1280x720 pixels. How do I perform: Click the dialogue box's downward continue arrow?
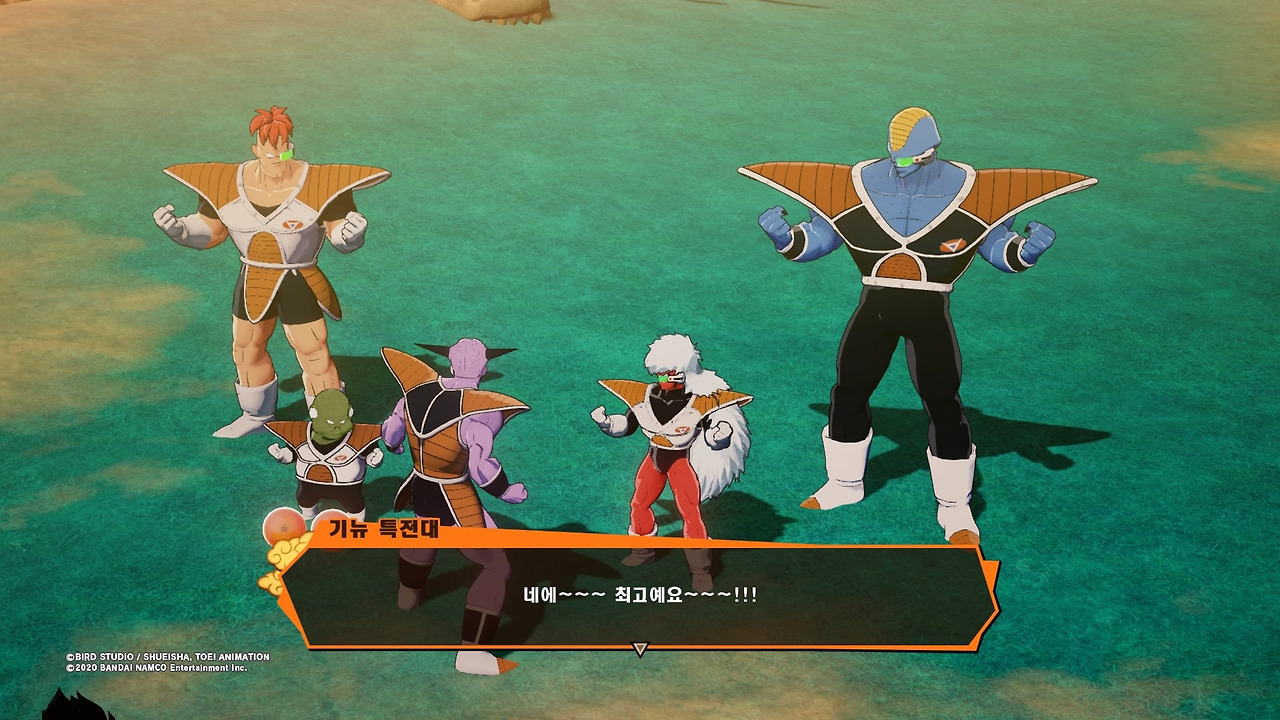[x=641, y=649]
